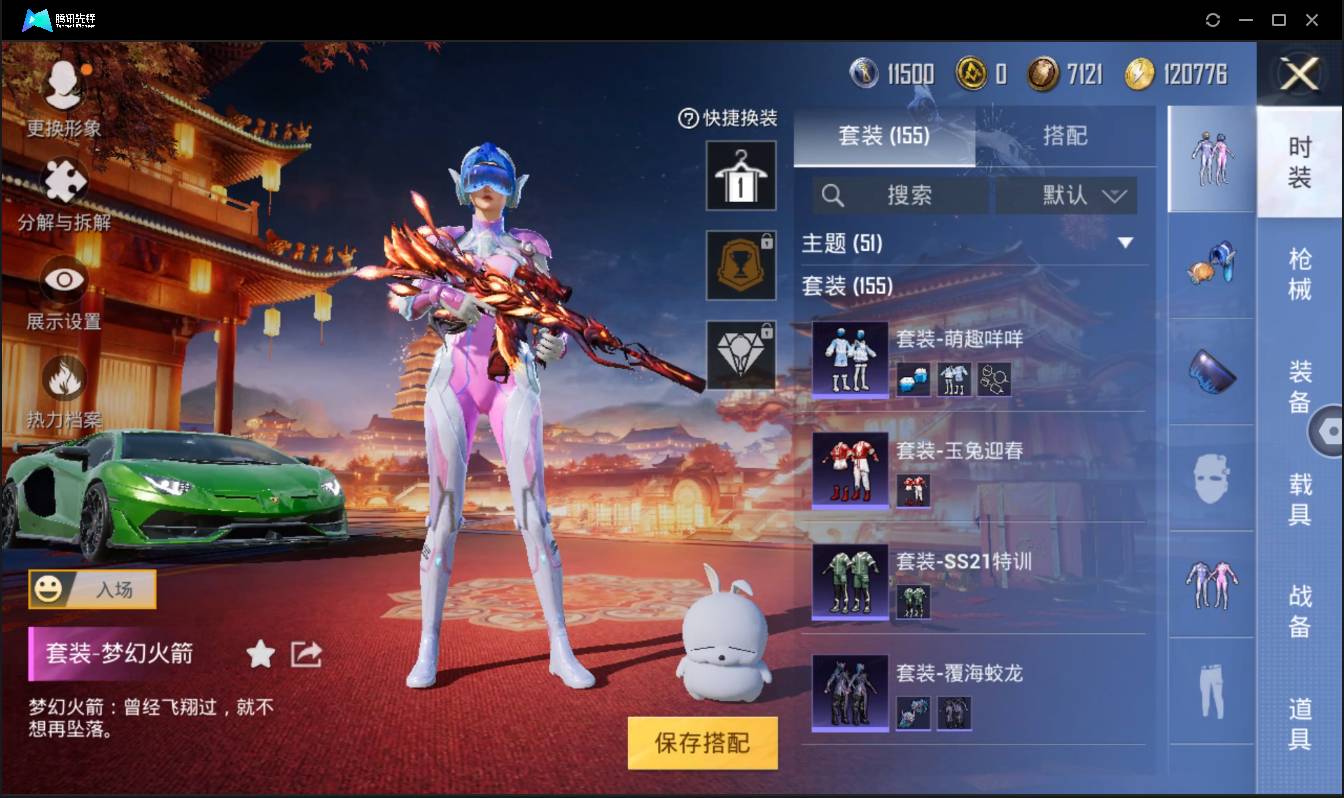Share the 梦幻火箭 outfit
Viewport: 1344px width, 798px height.
click(304, 654)
